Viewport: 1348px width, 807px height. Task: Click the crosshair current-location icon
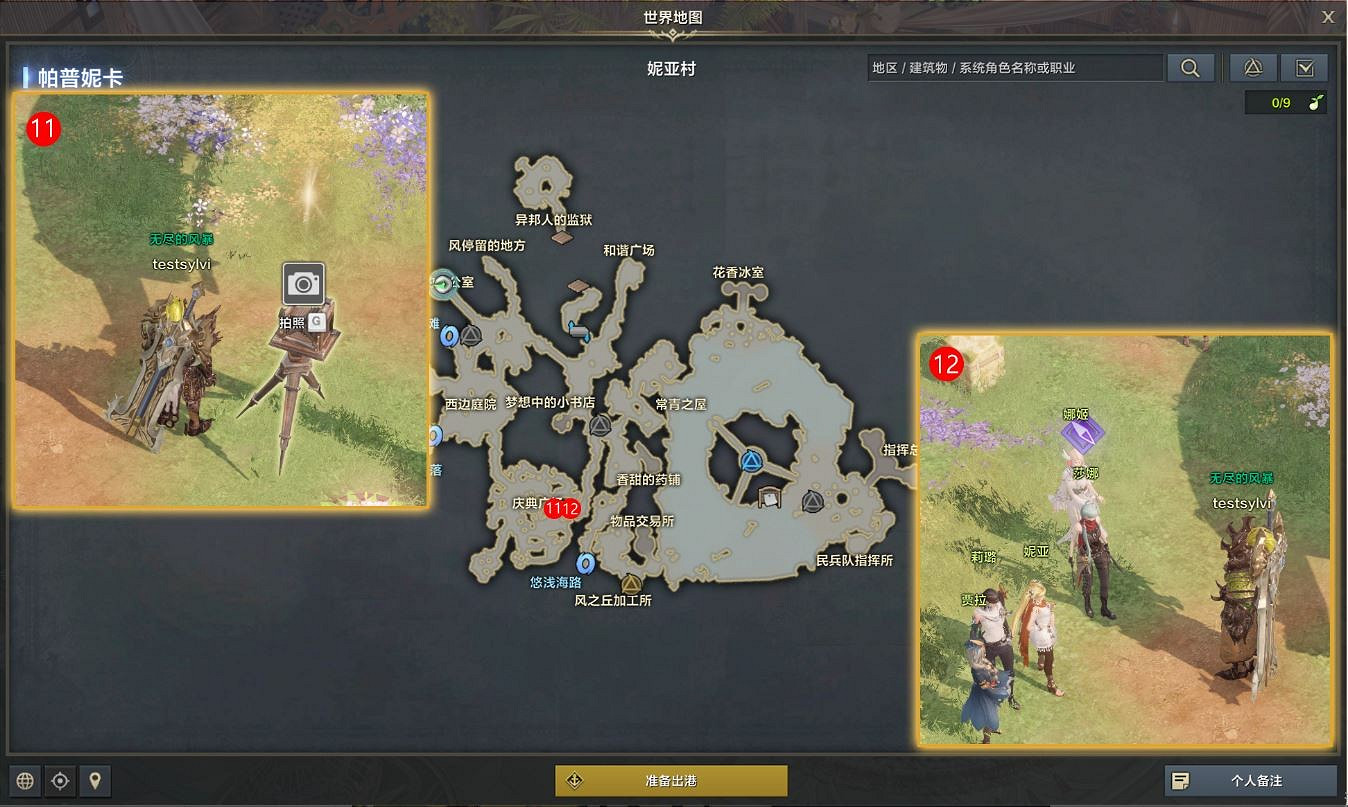(60, 781)
